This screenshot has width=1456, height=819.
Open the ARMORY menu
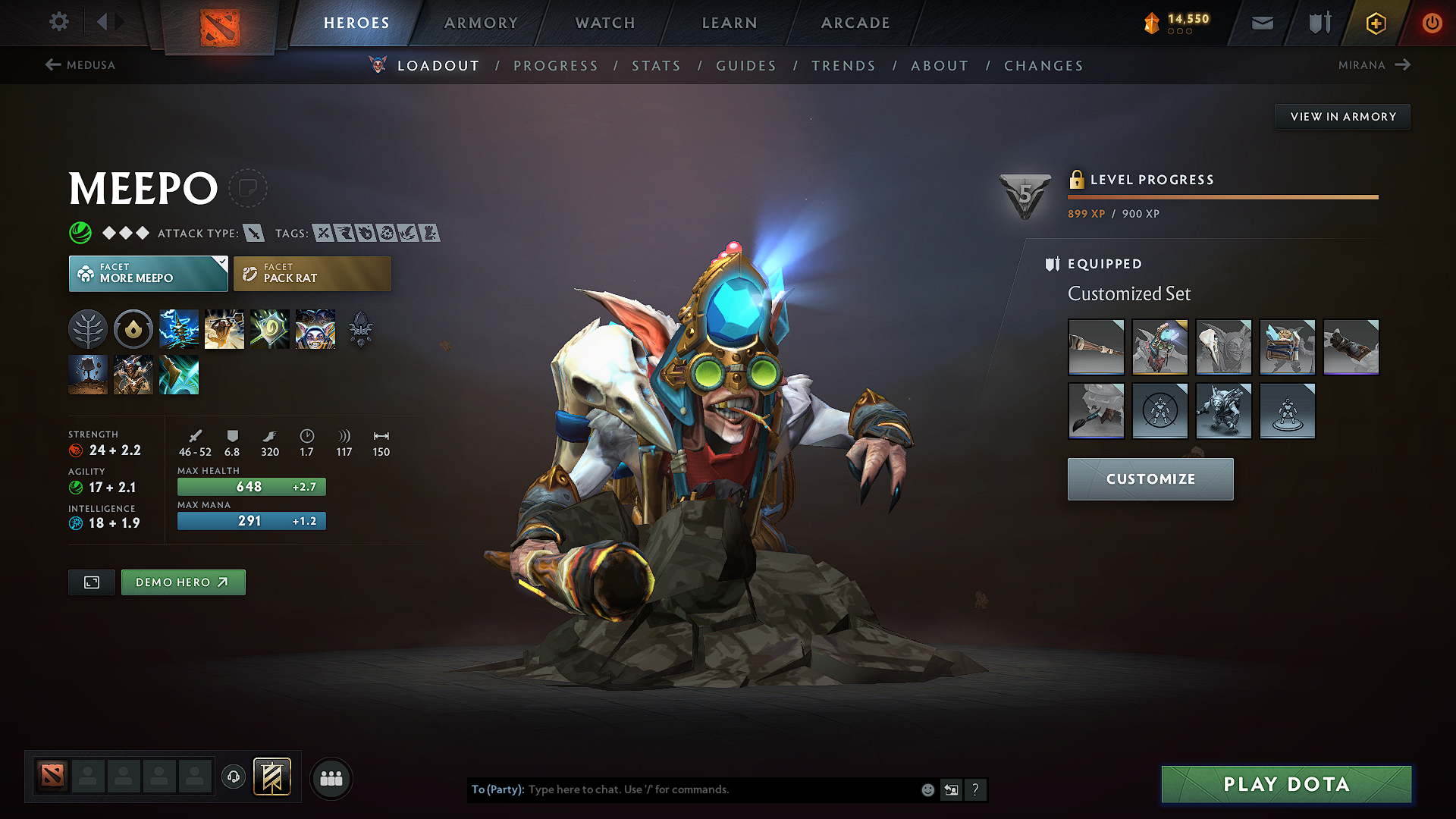click(481, 23)
